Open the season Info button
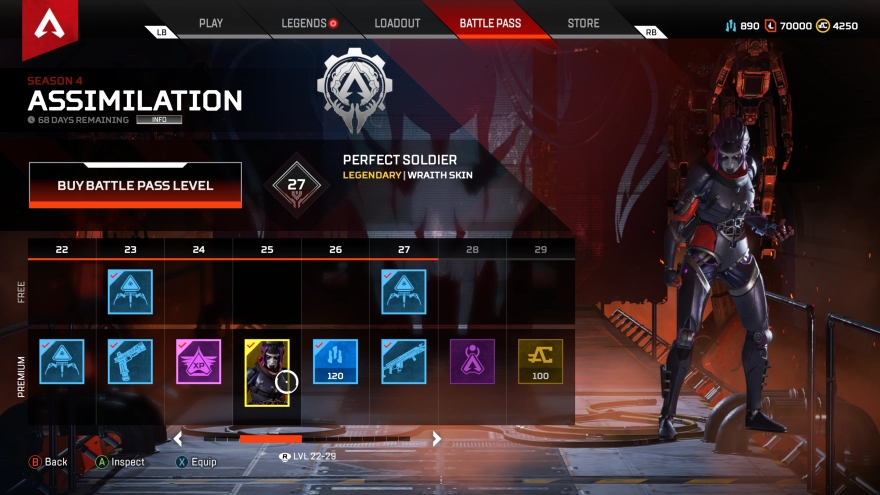Image resolution: width=880 pixels, height=495 pixels. pos(160,120)
